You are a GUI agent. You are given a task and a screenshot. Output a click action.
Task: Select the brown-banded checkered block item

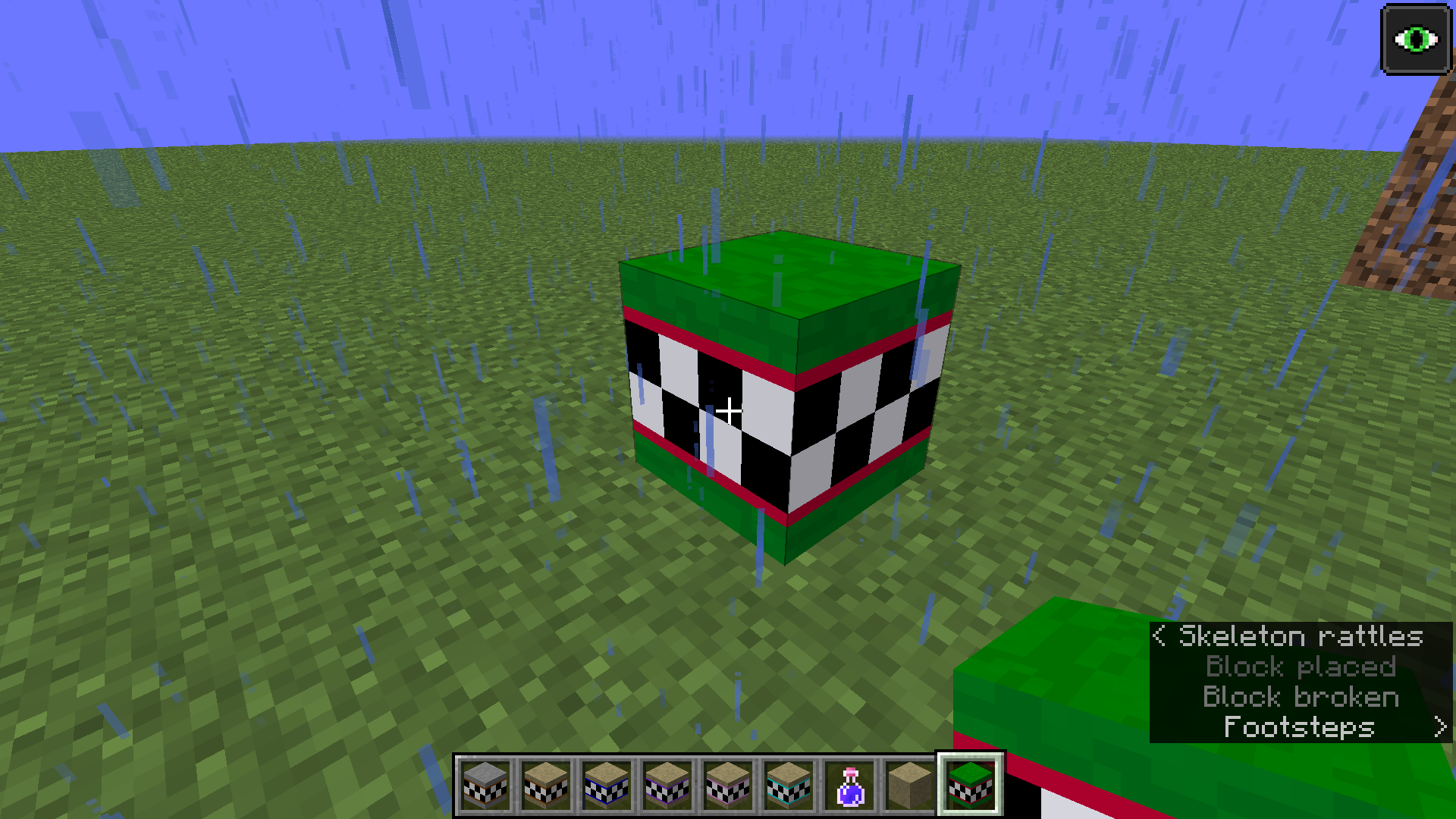point(544,785)
